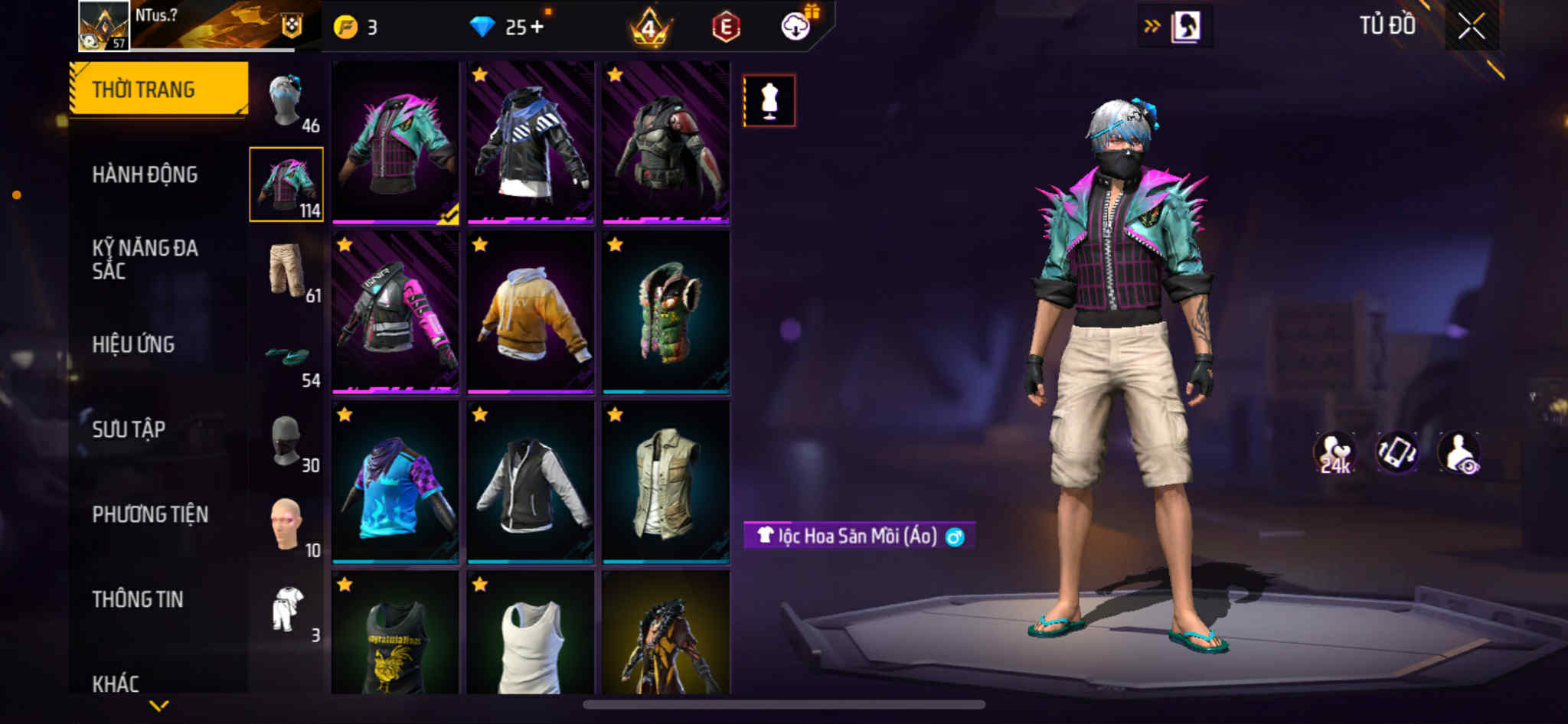The height and width of the screenshot is (724, 1568).
Task: Click the mannequin outfit preview button
Action: pos(769,100)
